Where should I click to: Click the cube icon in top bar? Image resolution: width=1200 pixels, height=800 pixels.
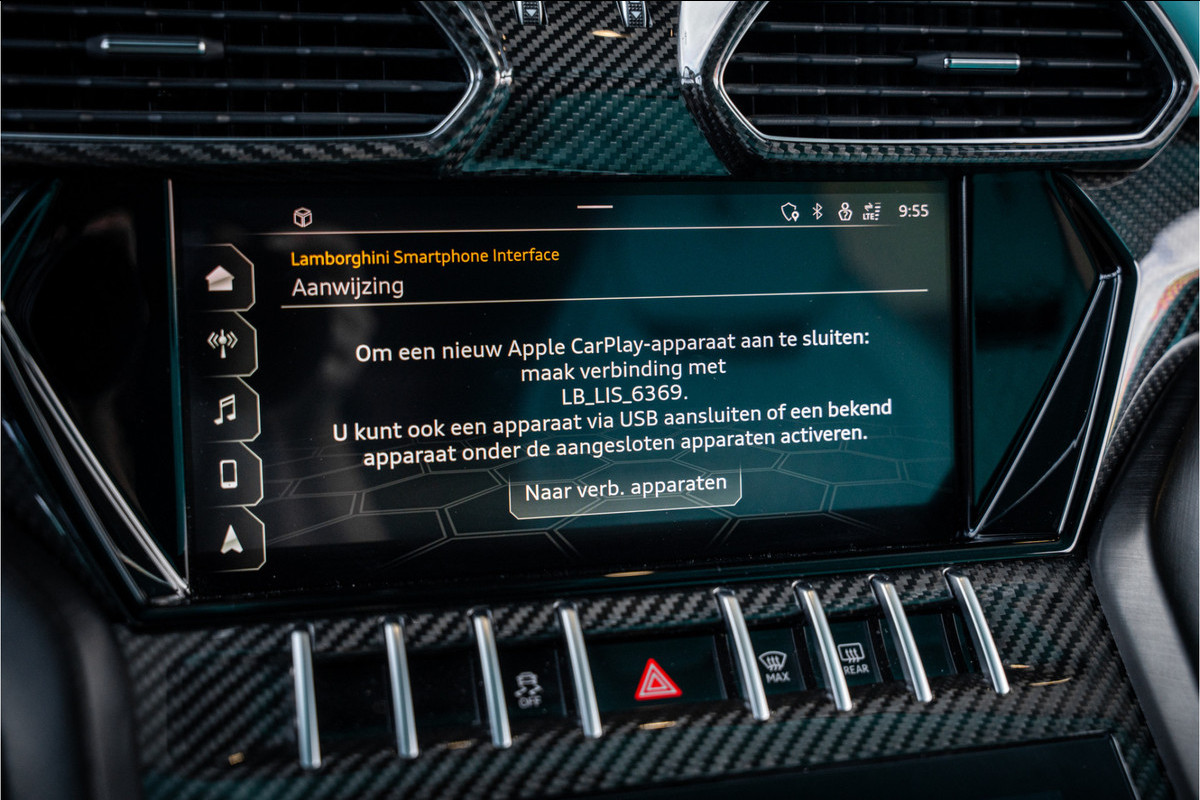[302, 216]
